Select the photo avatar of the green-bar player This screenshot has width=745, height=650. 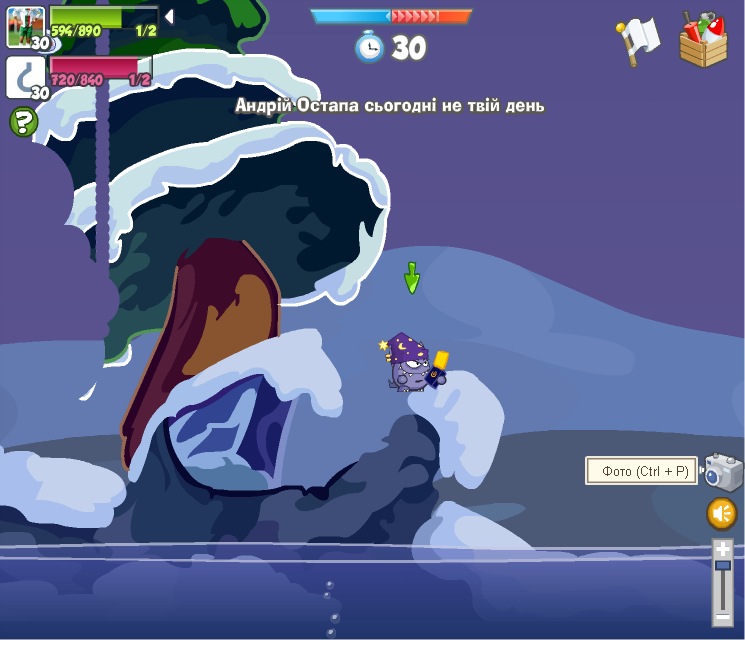(x=25, y=26)
